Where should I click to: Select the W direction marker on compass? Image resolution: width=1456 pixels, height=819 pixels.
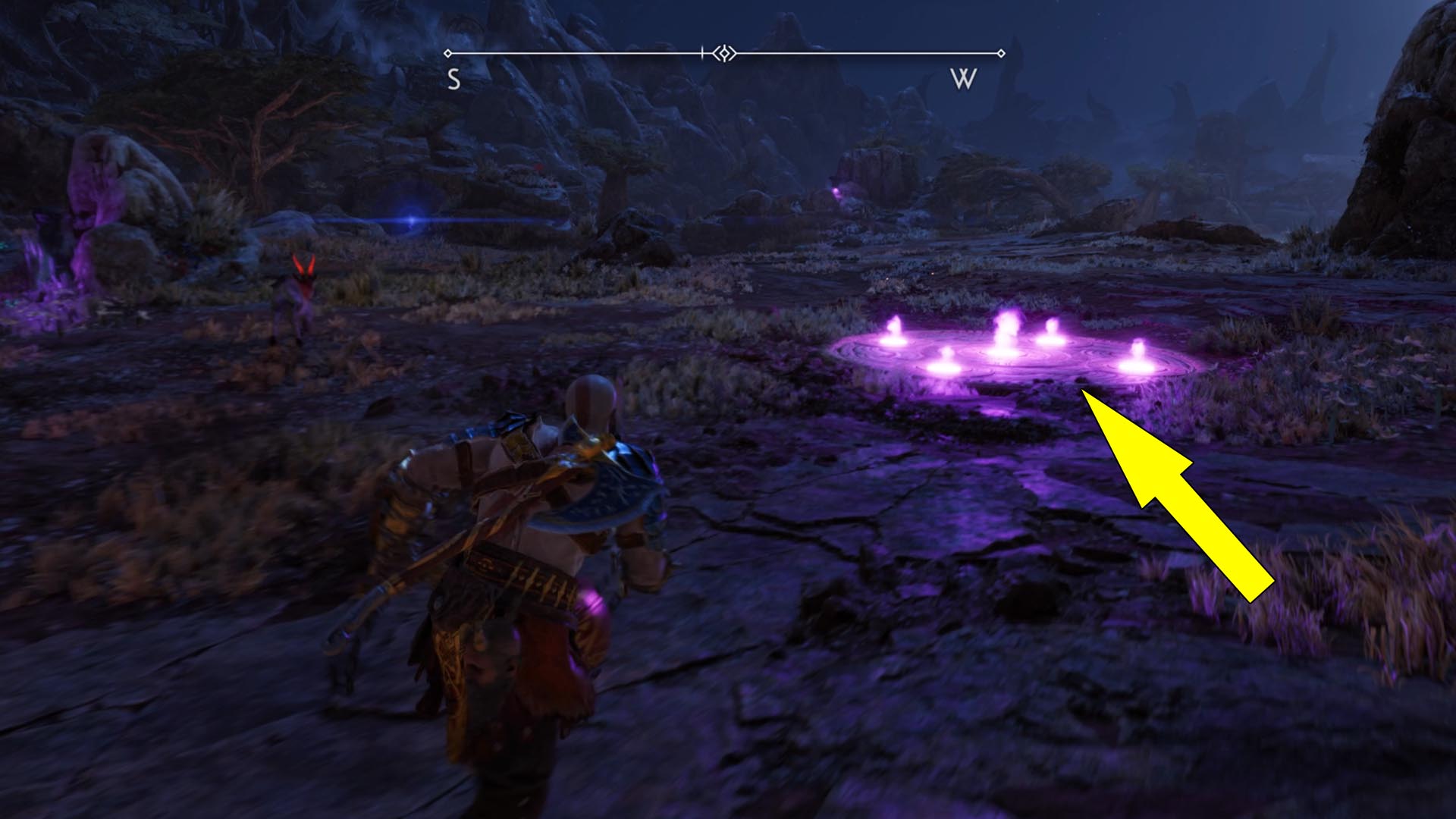[965, 78]
